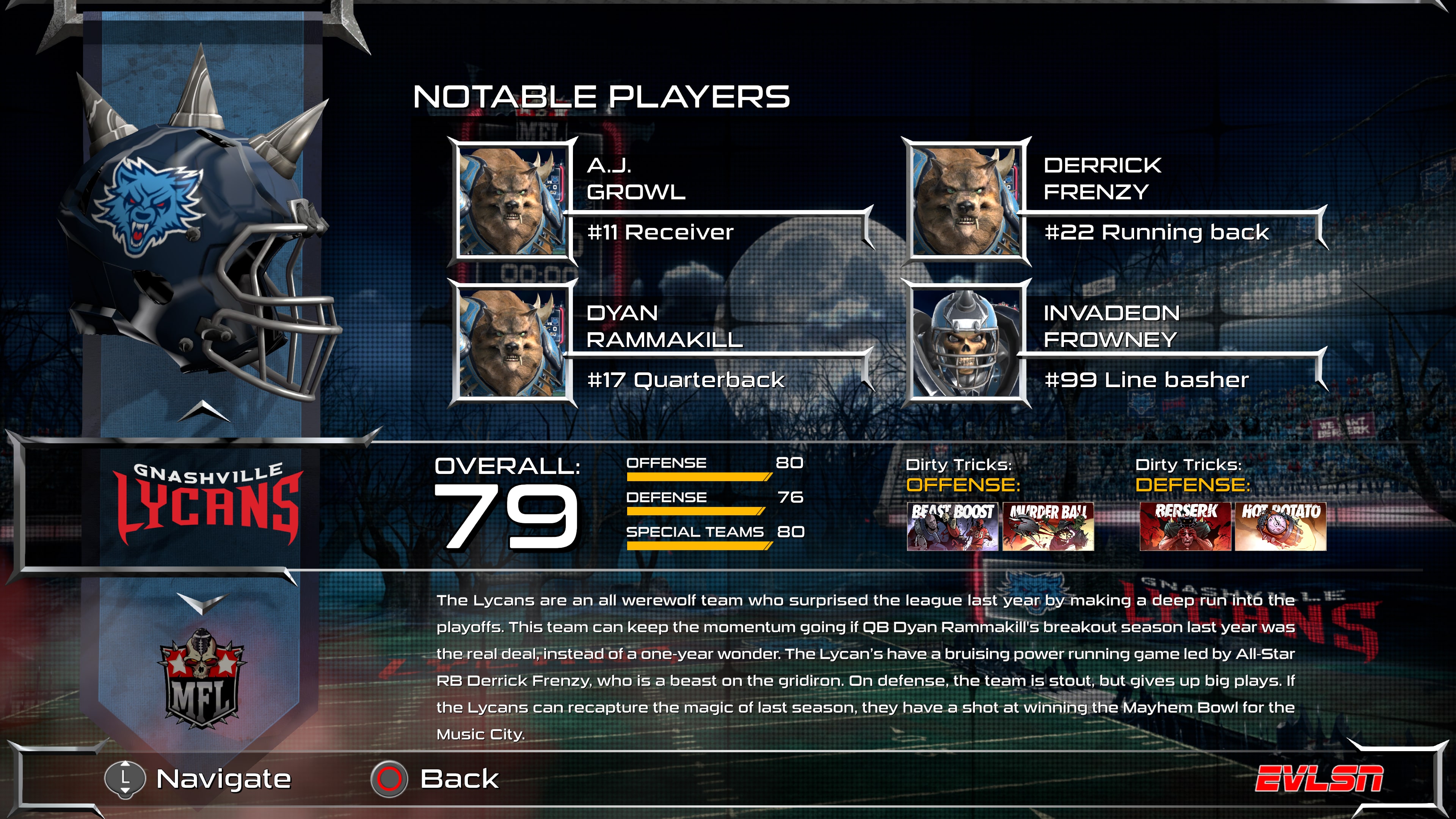Expand the downward team navigation chevron
Image resolution: width=1456 pixels, height=819 pixels.
tap(204, 604)
